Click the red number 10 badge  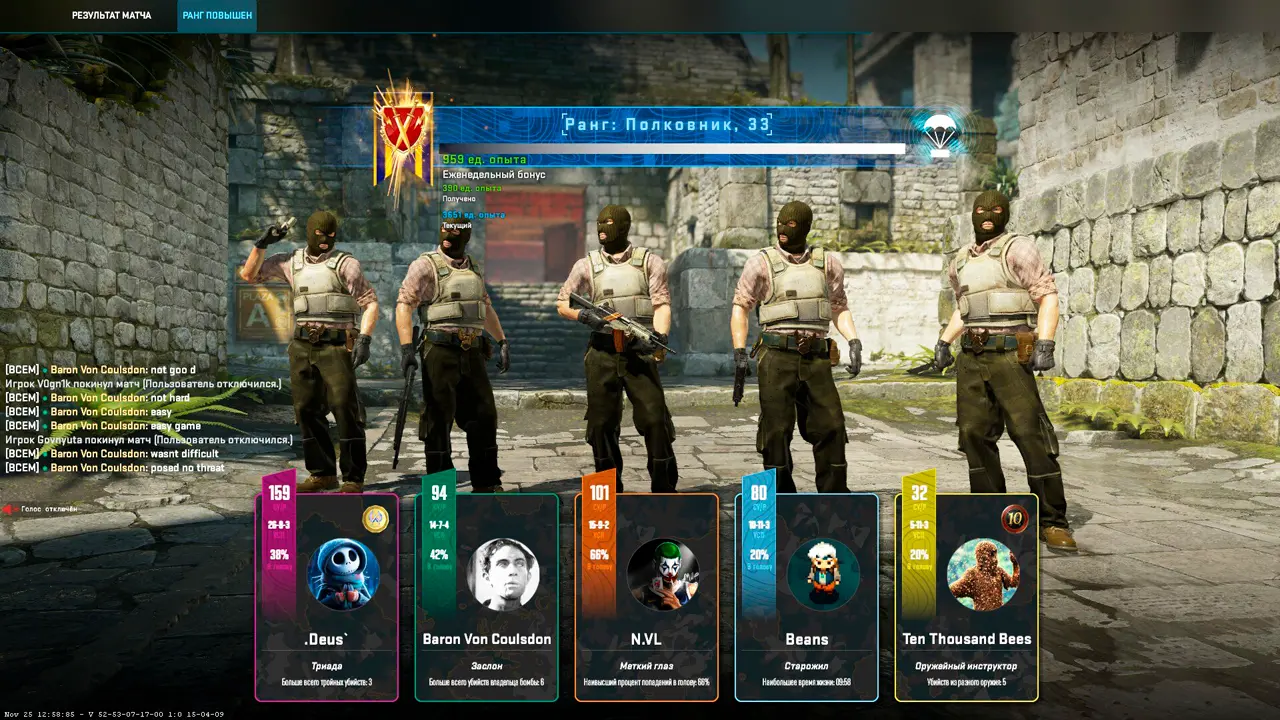click(x=1015, y=519)
